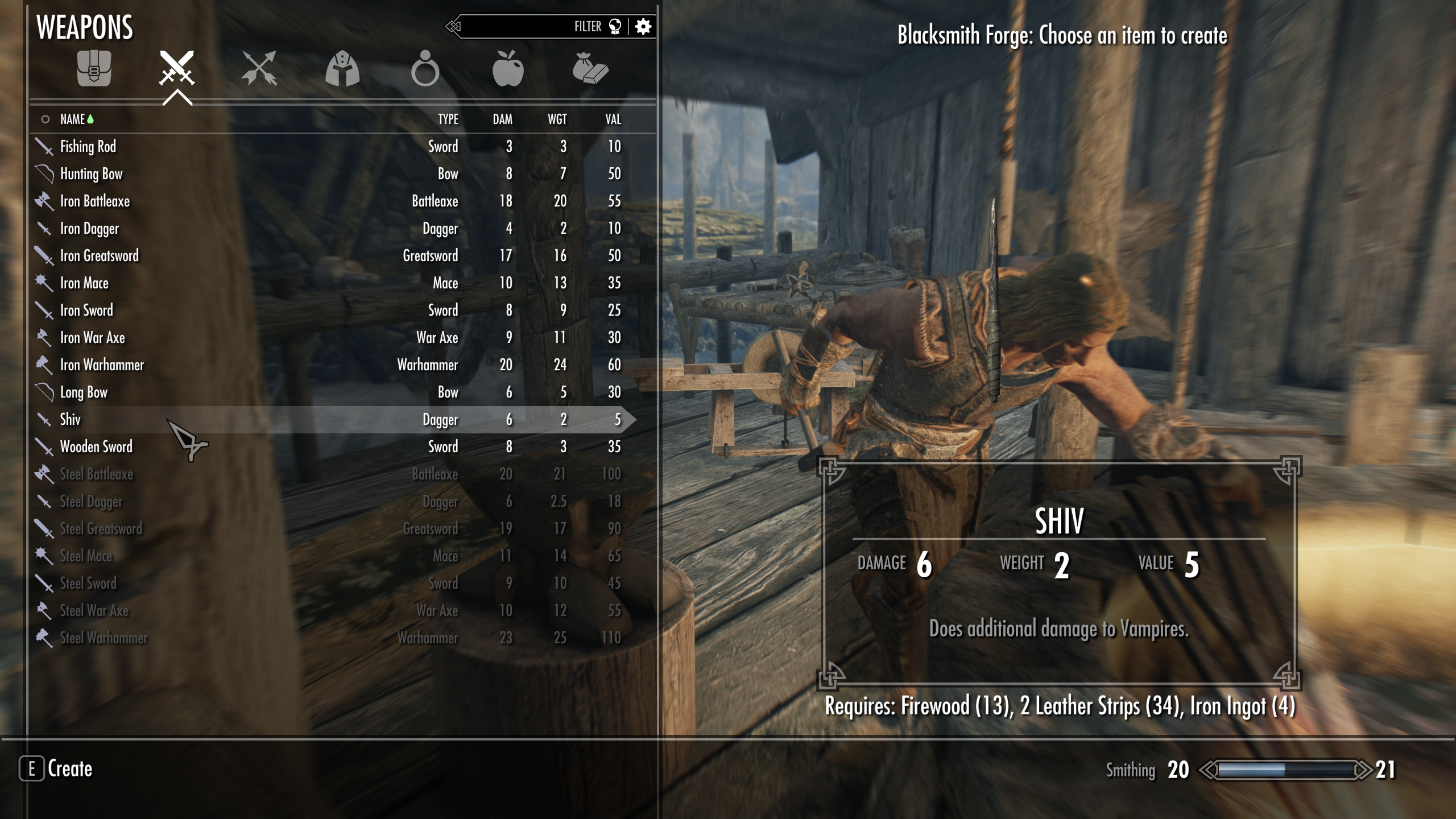Select the greyed-out Steel Greatsword entry

click(x=101, y=529)
